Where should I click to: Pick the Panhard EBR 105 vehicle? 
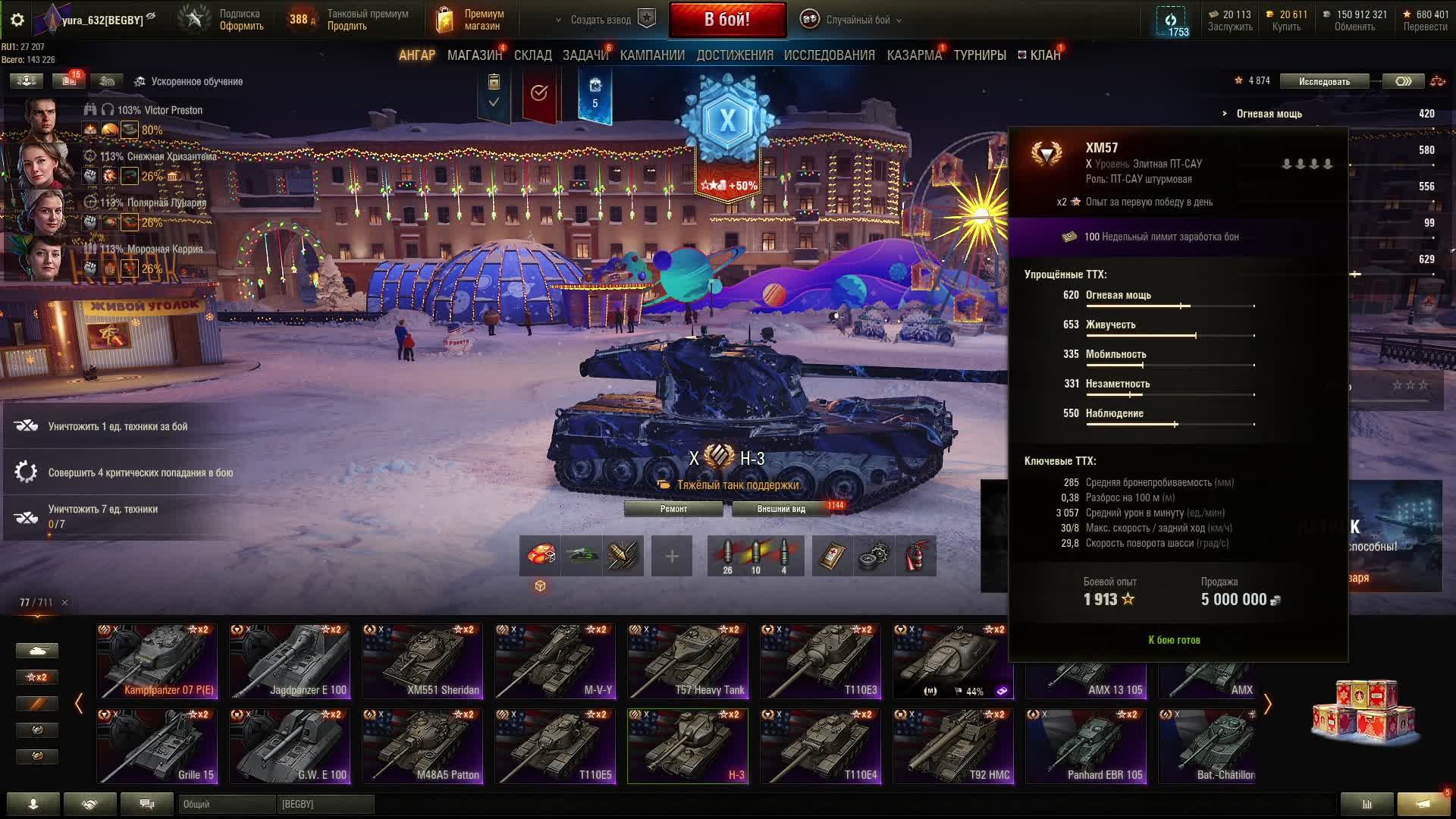point(1086,746)
